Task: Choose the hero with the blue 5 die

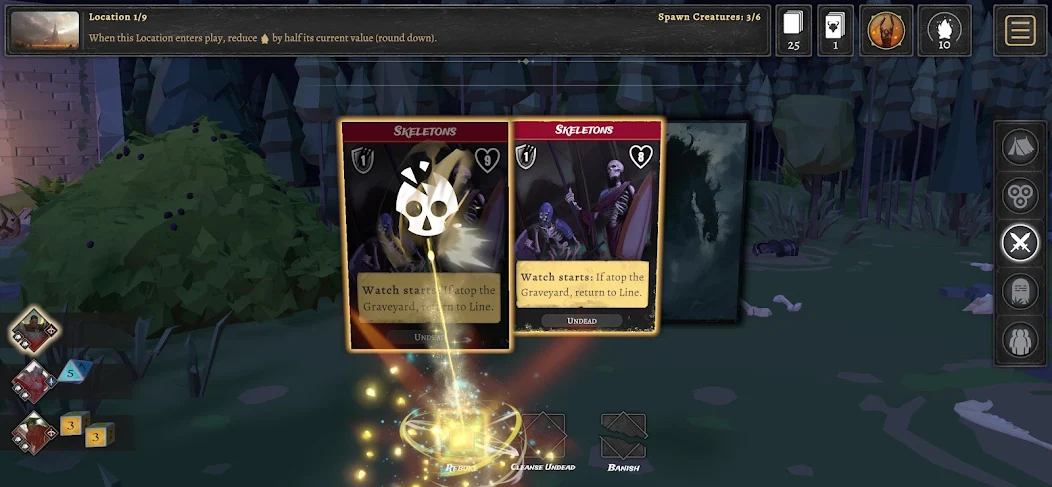Action: click(33, 383)
